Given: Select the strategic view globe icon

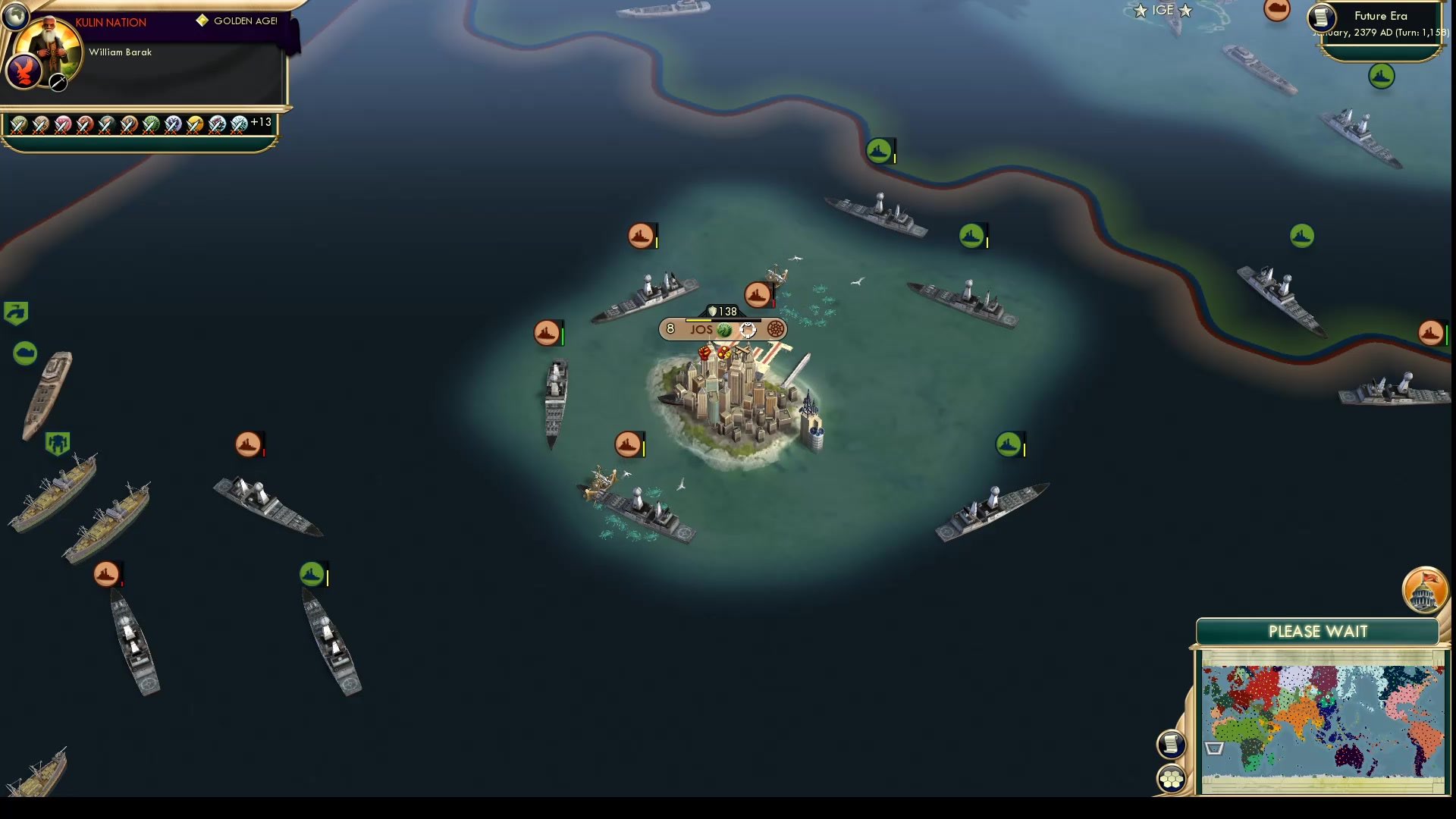Looking at the screenshot, I should (15, 15).
